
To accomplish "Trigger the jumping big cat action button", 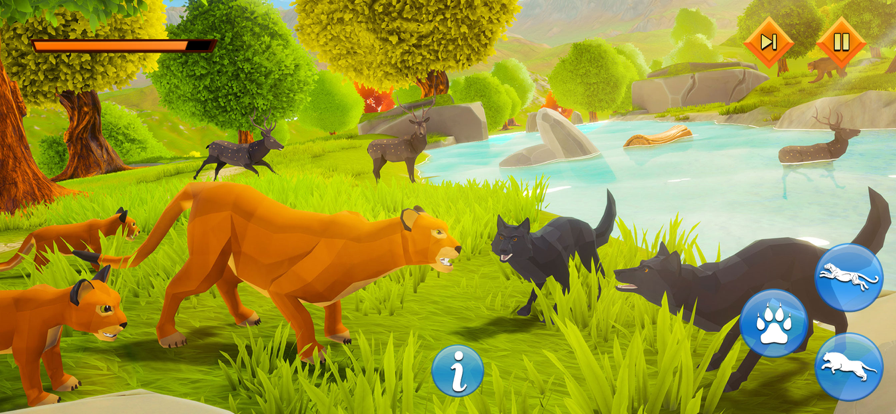I will click(x=848, y=367).
